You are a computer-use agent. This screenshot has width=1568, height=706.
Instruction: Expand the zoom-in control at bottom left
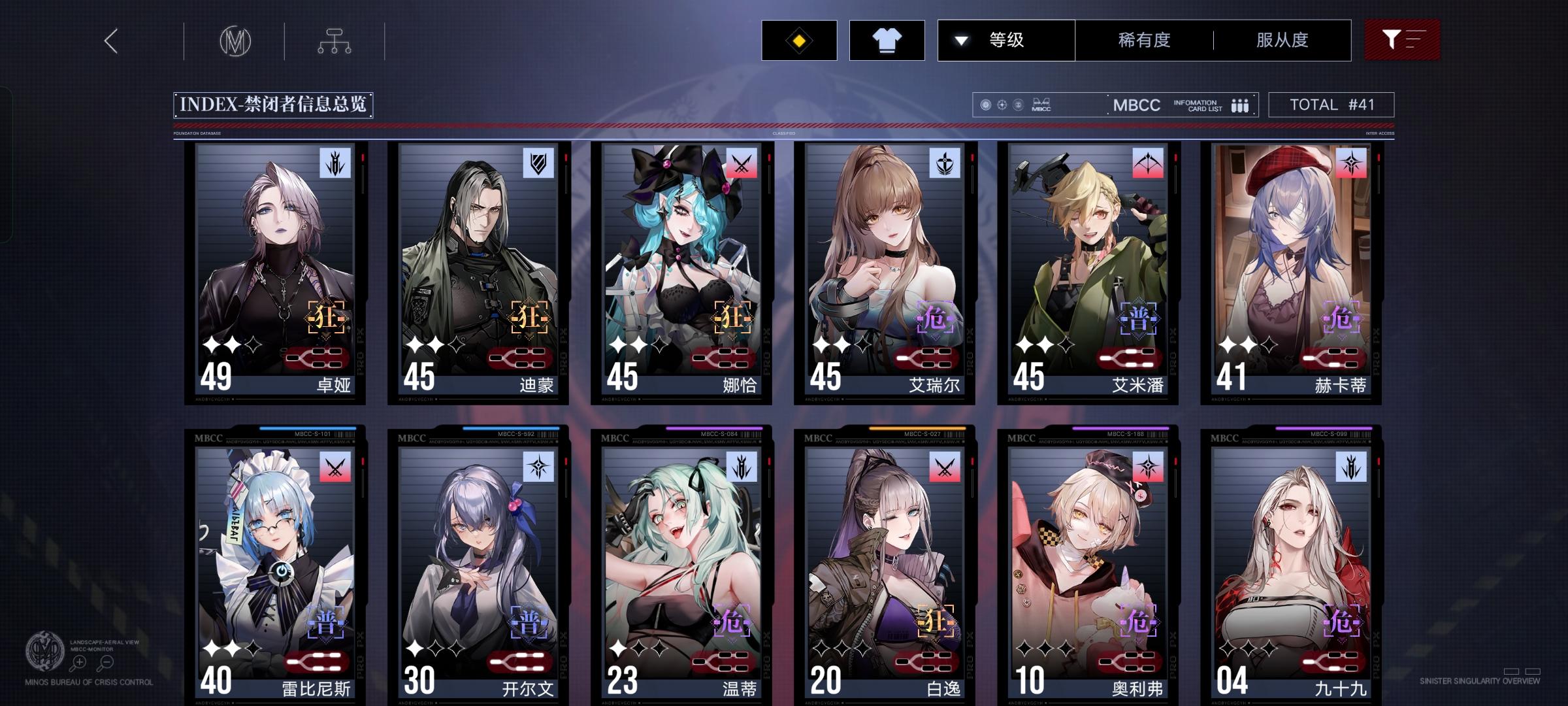coord(78,662)
